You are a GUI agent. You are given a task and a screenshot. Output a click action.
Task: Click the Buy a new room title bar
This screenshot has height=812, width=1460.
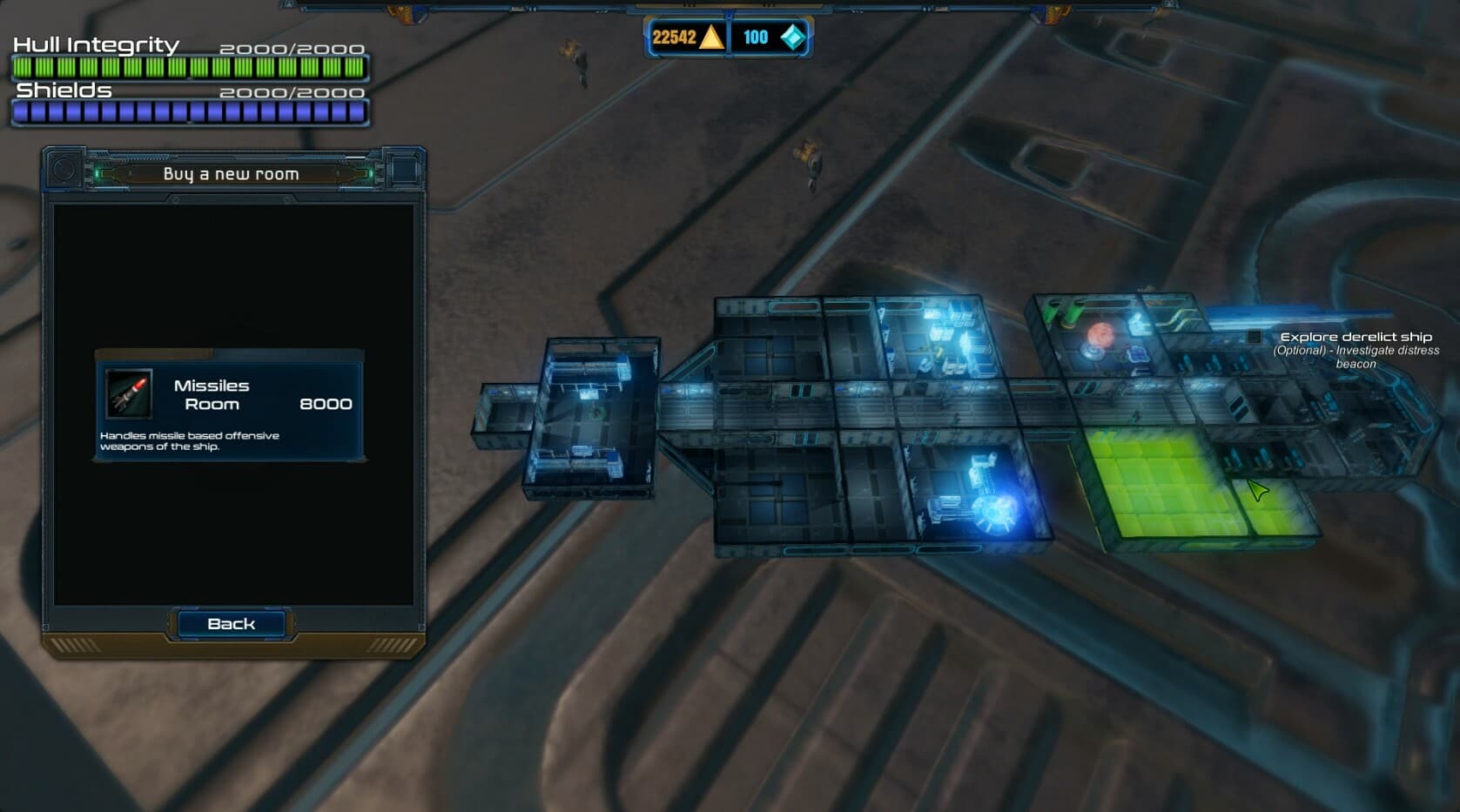point(228,173)
